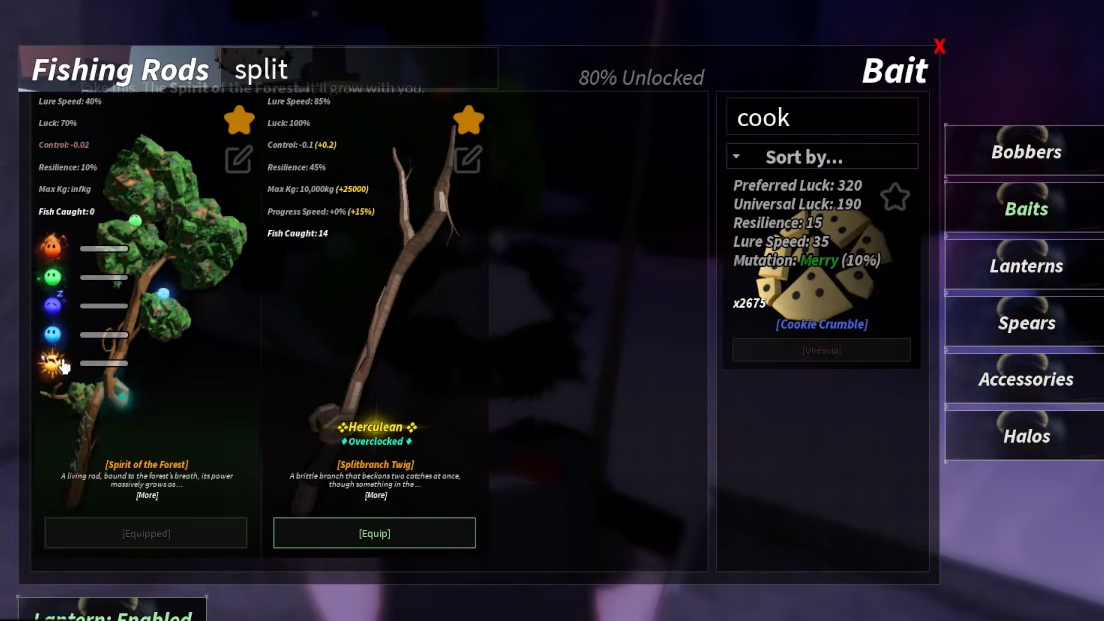Click the fishing rod search field

360,70
